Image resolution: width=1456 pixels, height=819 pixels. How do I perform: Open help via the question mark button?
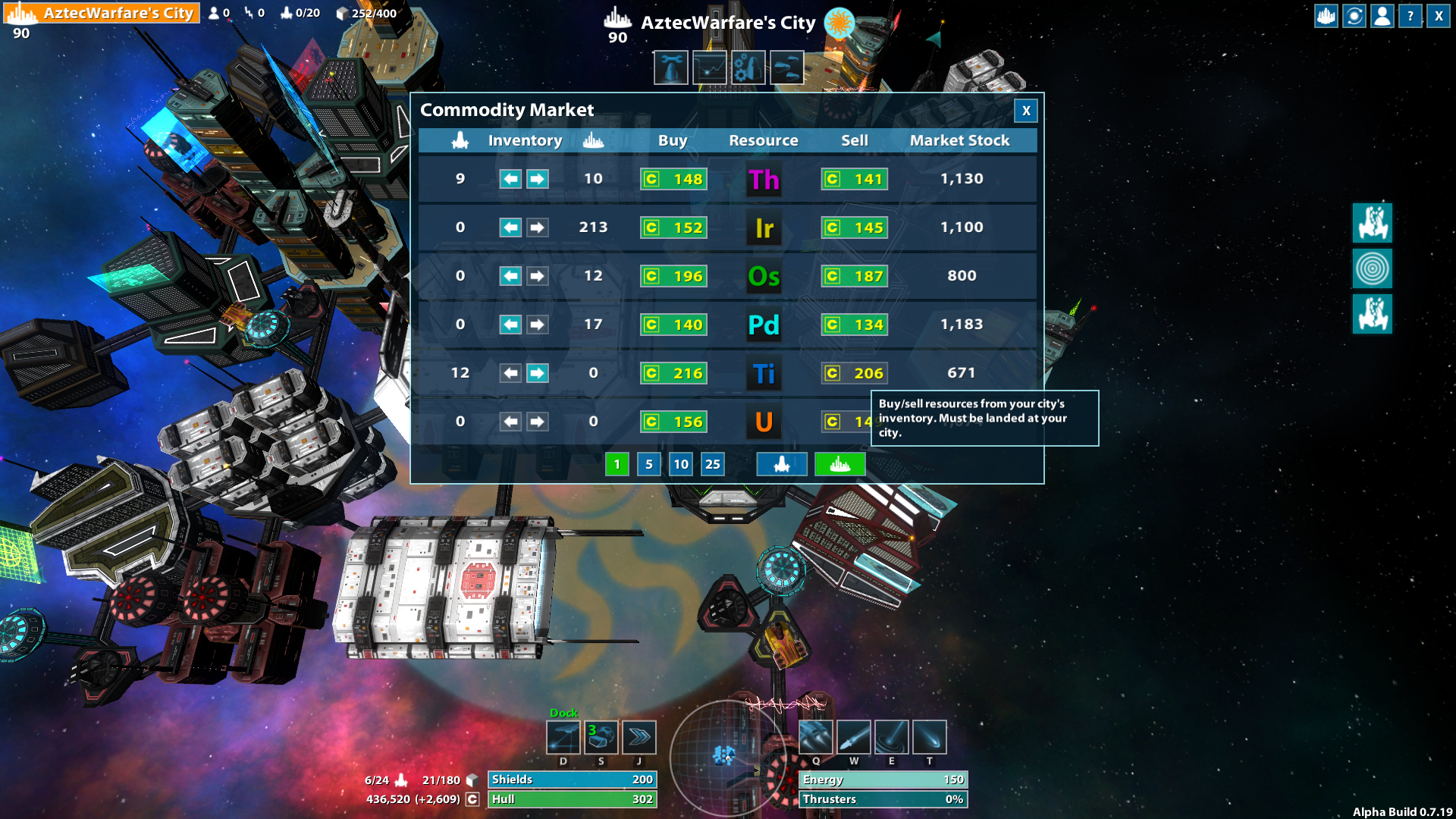click(1409, 16)
